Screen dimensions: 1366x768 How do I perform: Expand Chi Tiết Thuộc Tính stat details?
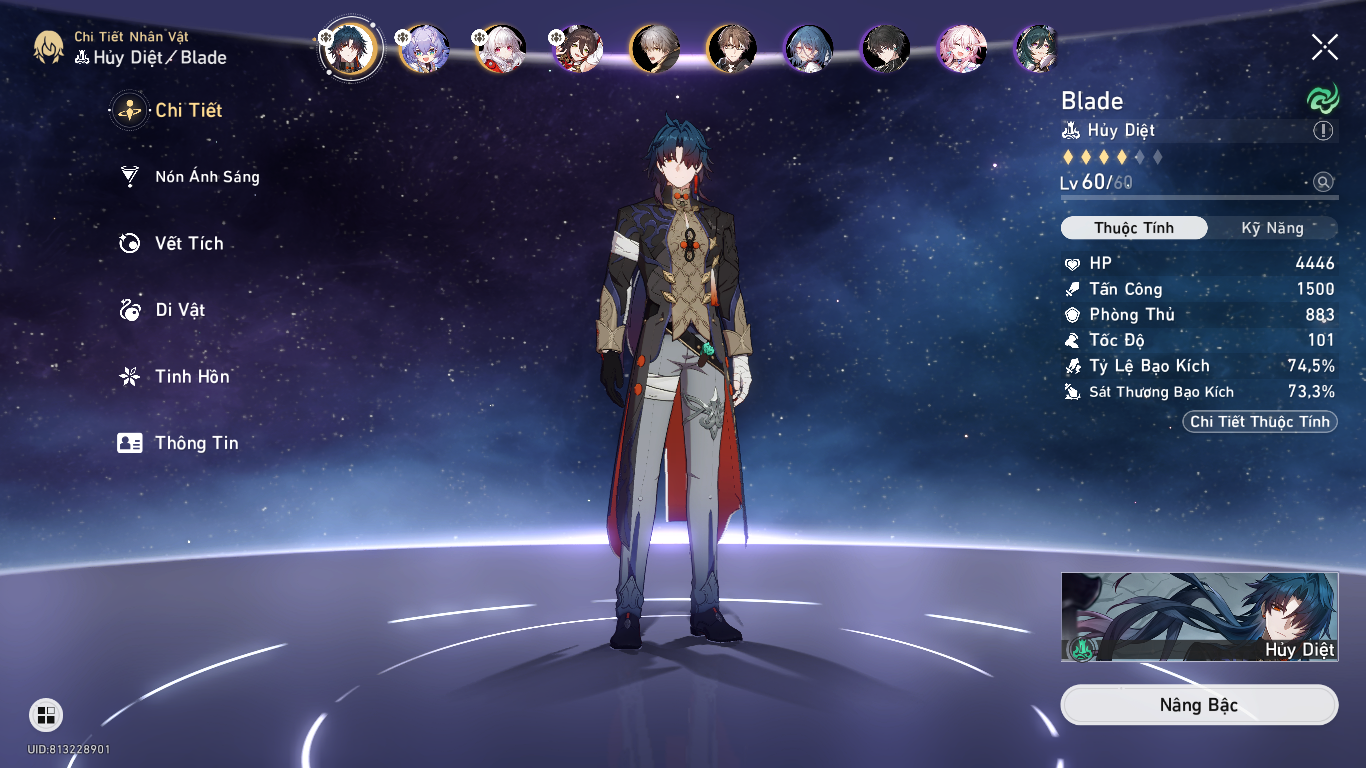pos(1259,421)
